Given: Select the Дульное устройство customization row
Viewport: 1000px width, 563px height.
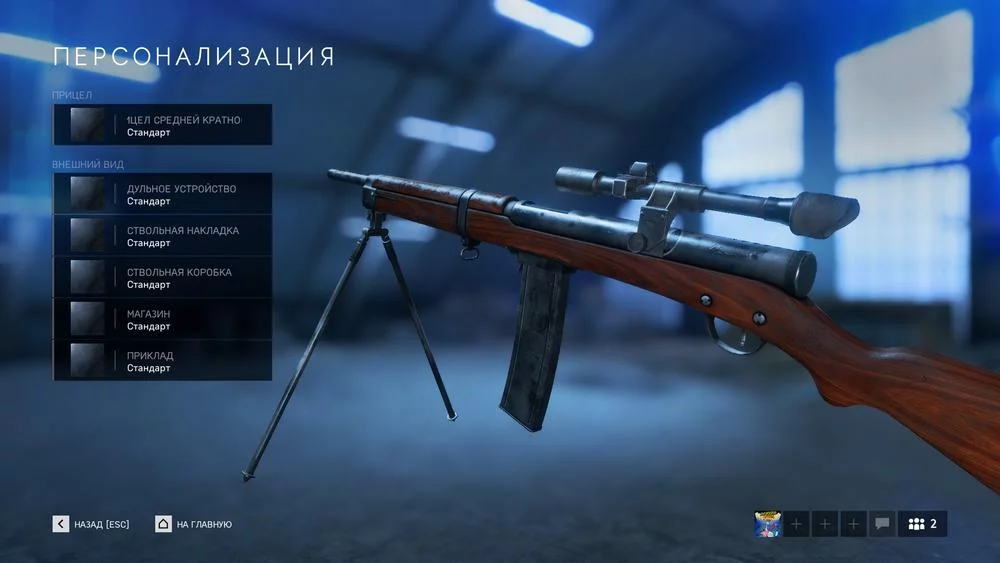Looking at the screenshot, I should 162,194.
